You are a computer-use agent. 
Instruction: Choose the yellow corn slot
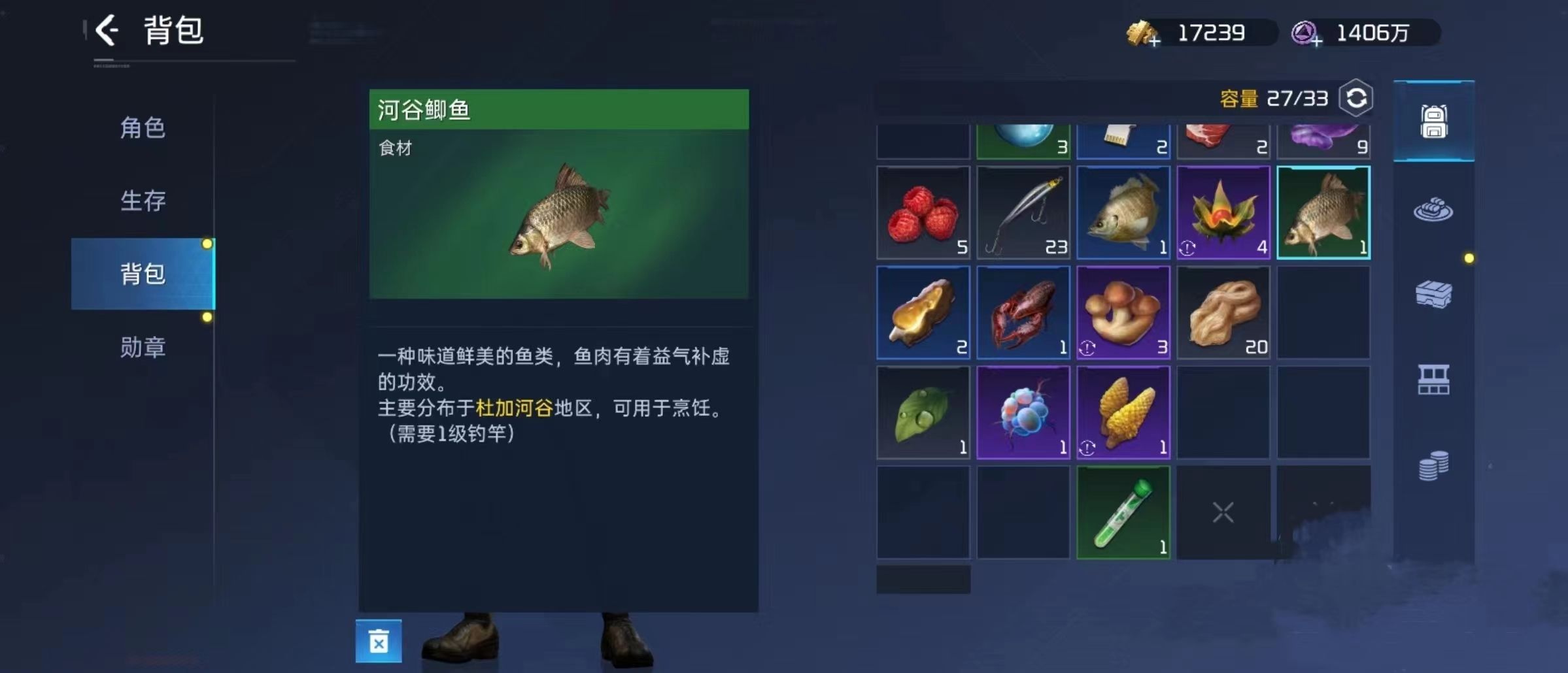click(1123, 412)
